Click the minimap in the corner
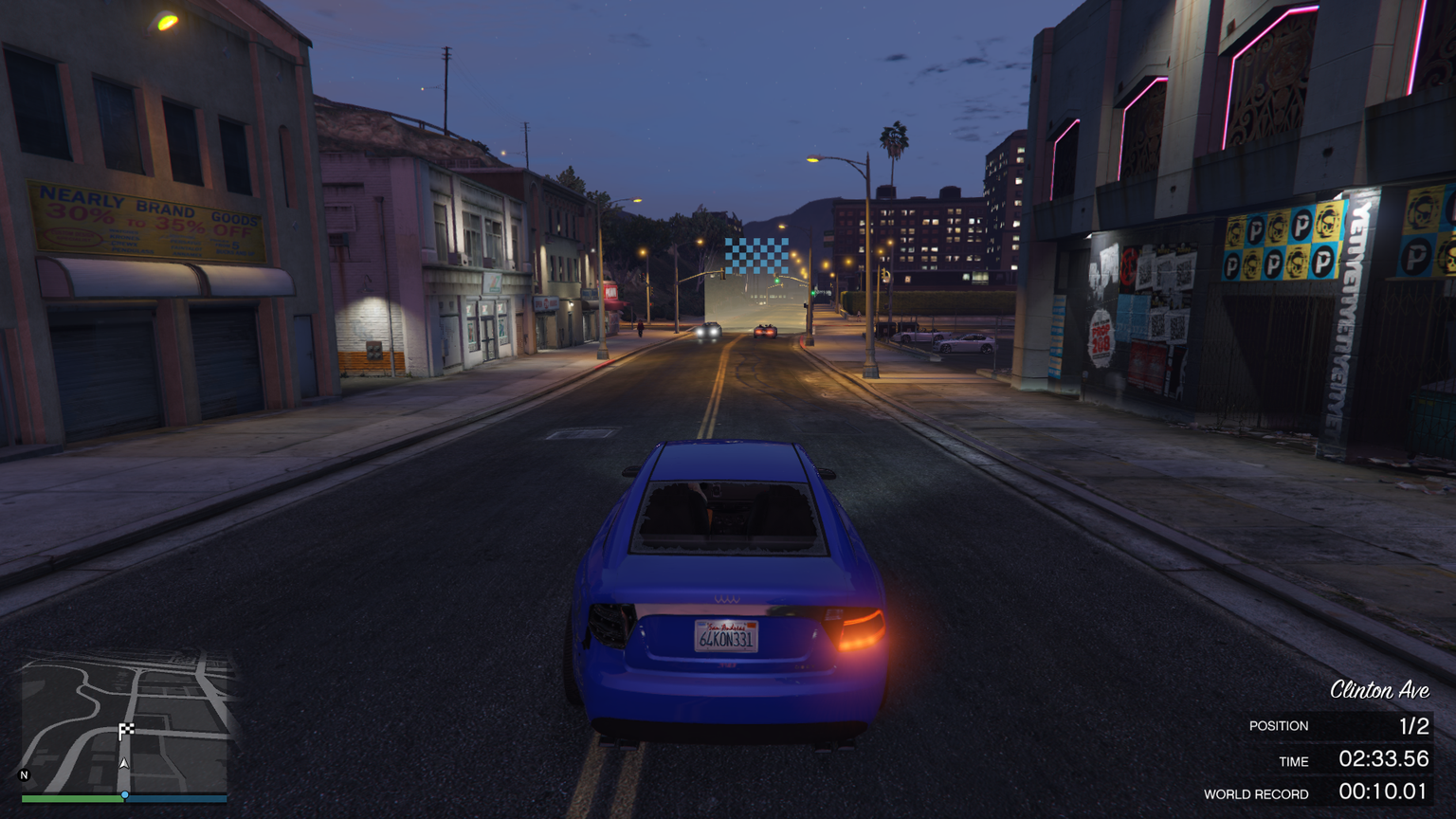The height and width of the screenshot is (819, 1456). [x=124, y=722]
